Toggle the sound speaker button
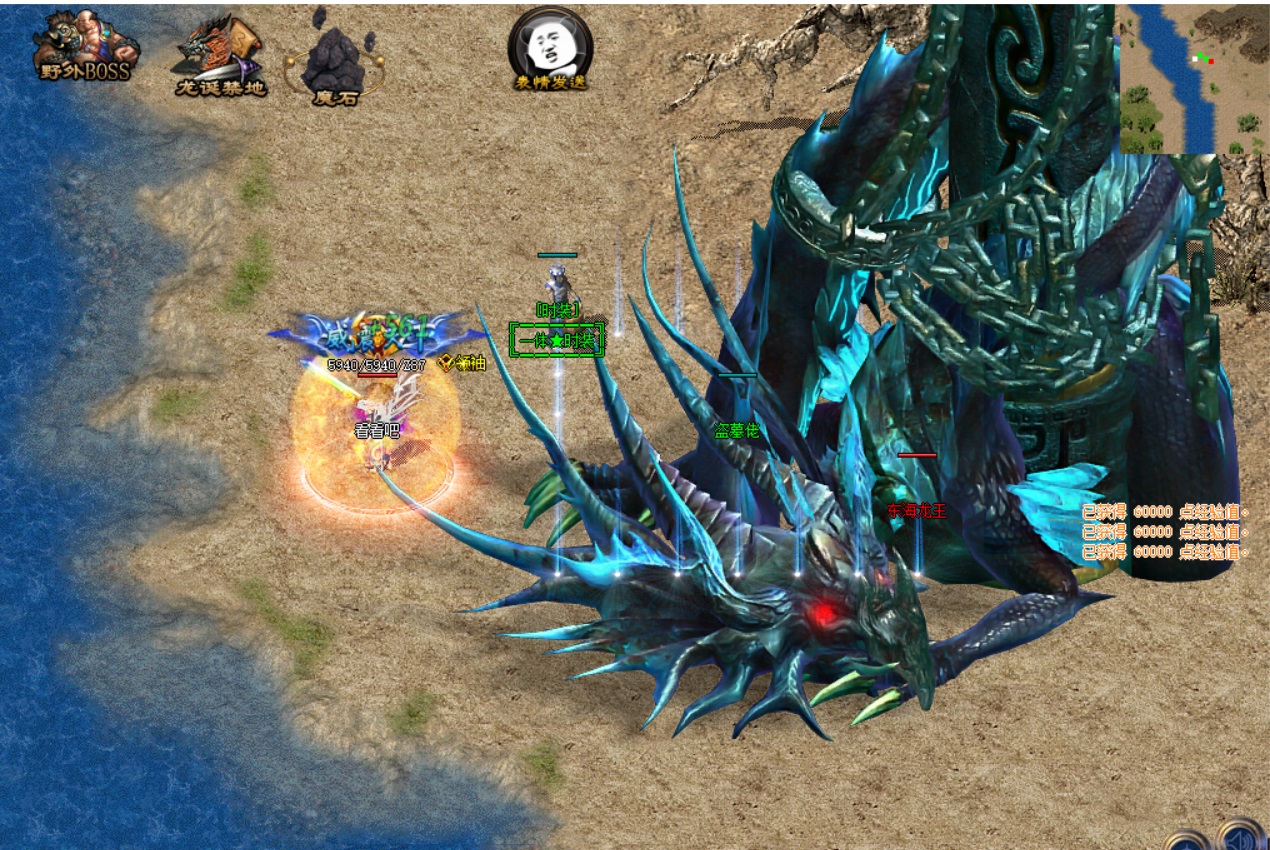Image resolution: width=1270 pixels, height=850 pixels. [x=1241, y=836]
